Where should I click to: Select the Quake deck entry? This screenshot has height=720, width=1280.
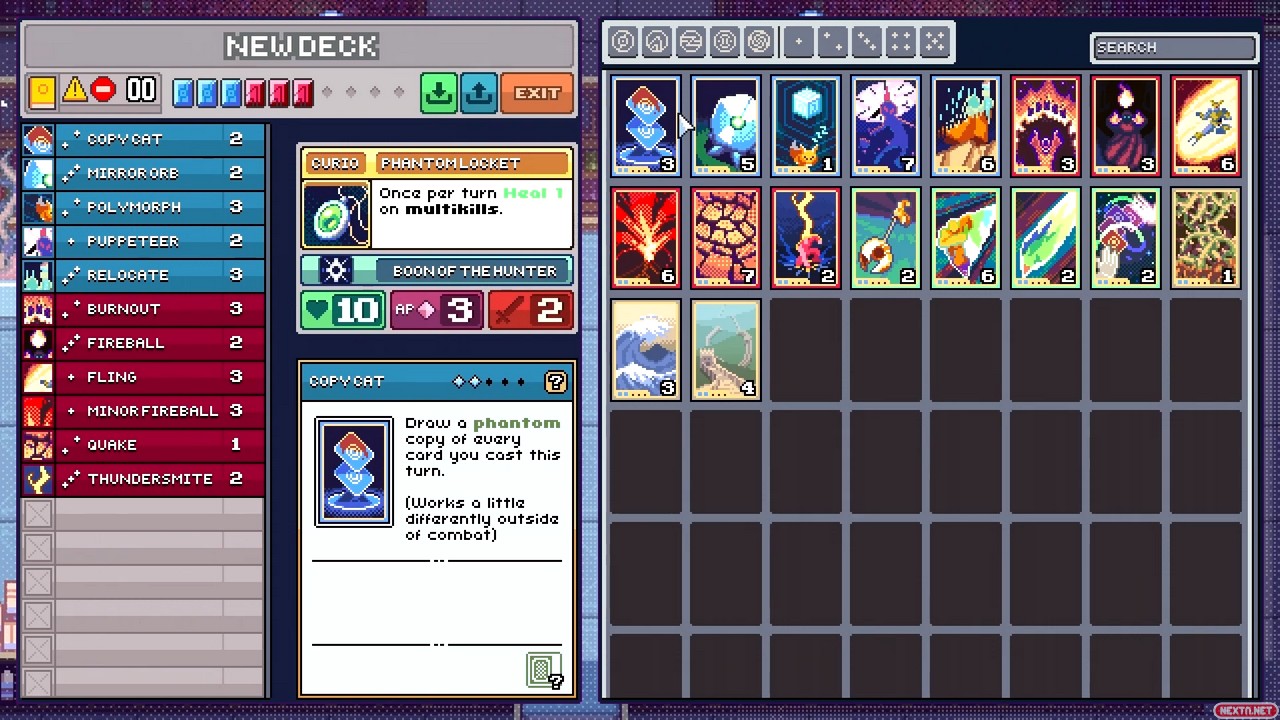click(x=144, y=445)
